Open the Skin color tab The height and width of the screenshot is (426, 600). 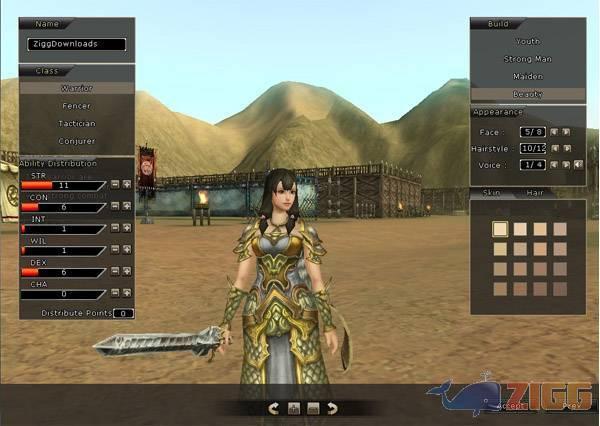point(491,191)
